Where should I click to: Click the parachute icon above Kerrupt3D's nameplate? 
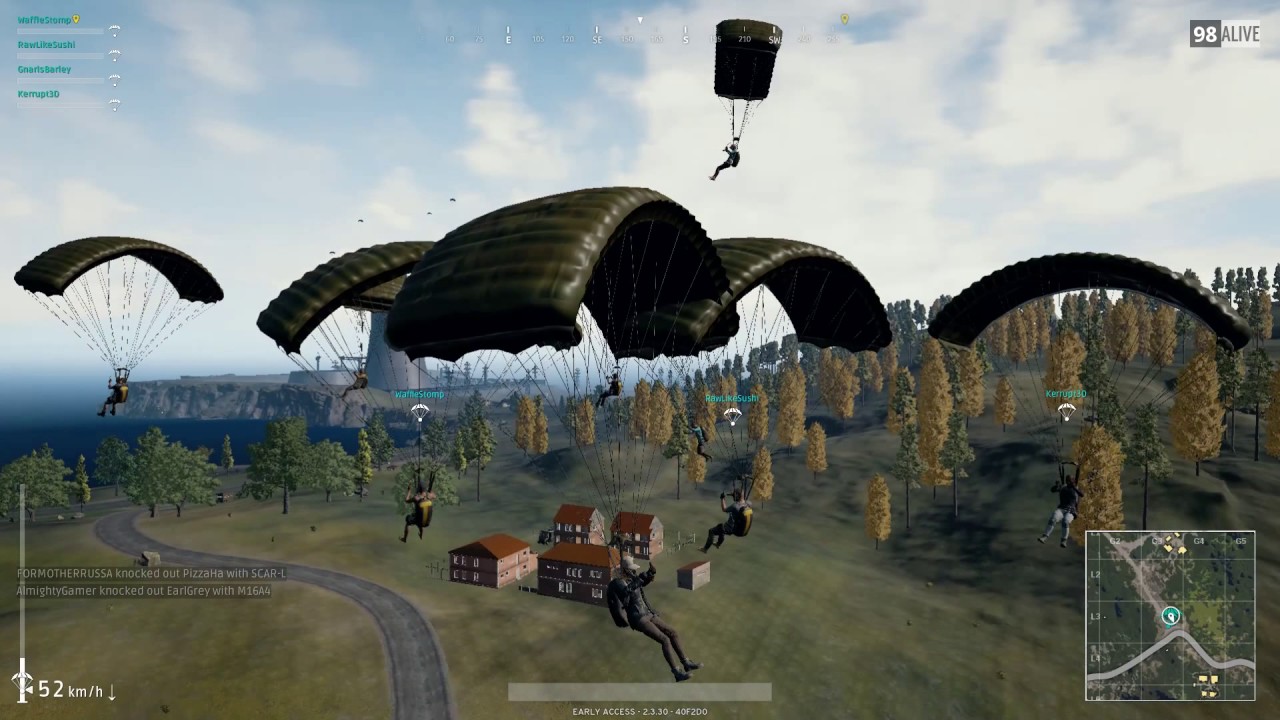(1066, 410)
